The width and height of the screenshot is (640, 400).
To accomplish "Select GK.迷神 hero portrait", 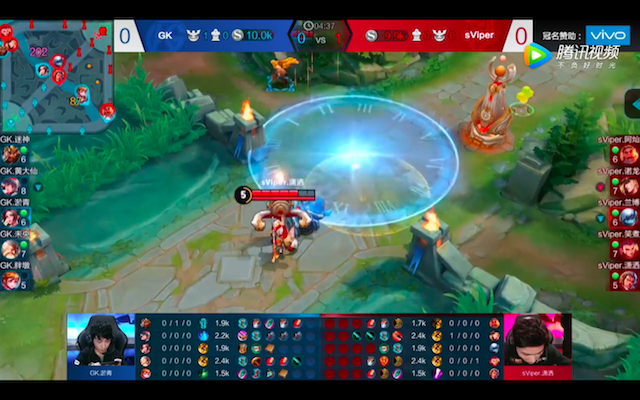I will click(11, 155).
